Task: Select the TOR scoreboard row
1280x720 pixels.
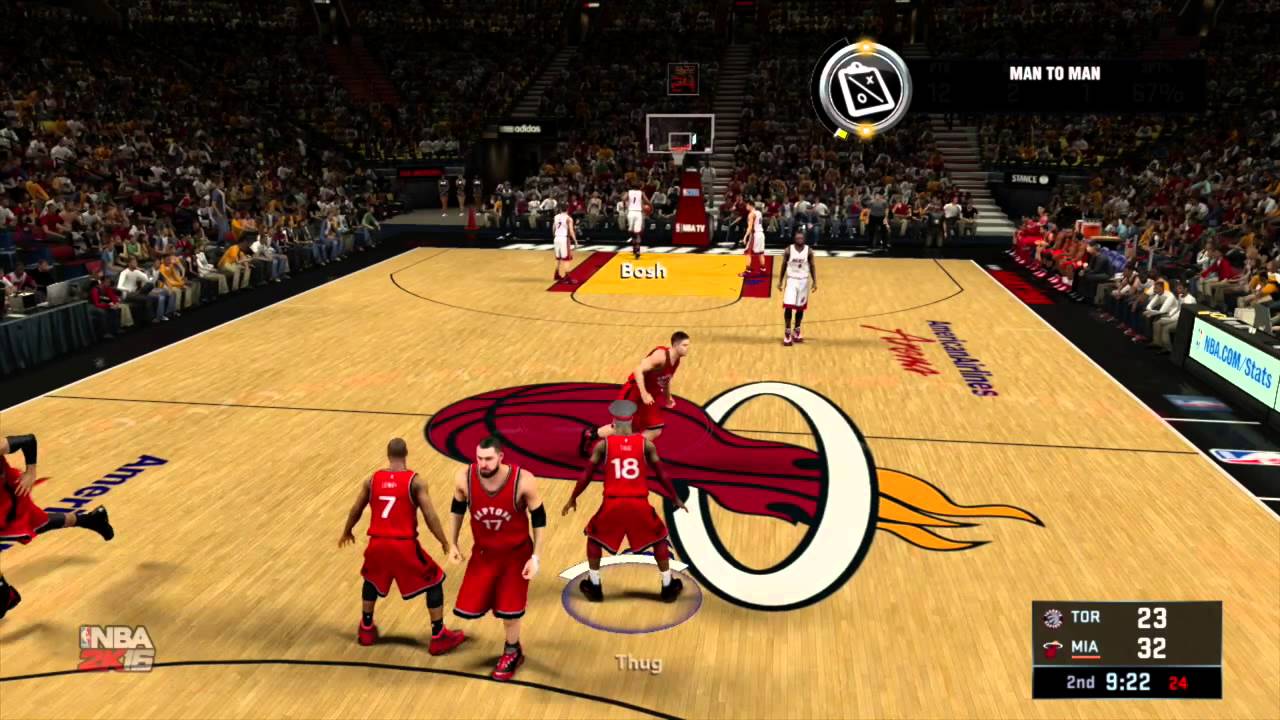Action: coord(1110,618)
